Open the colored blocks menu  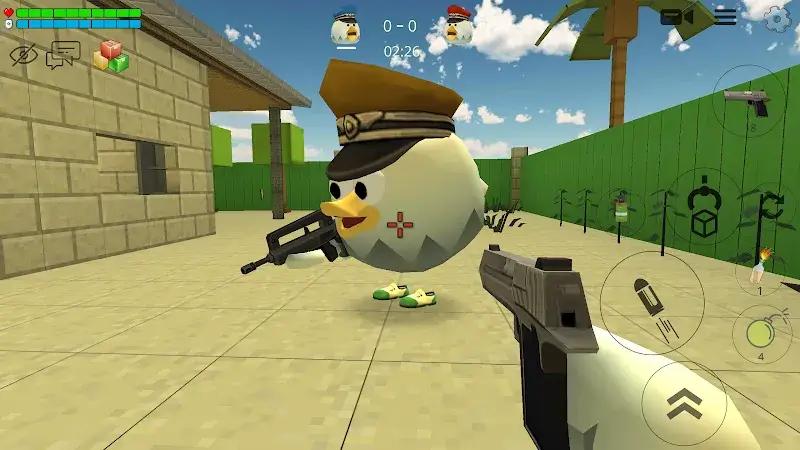[111, 56]
